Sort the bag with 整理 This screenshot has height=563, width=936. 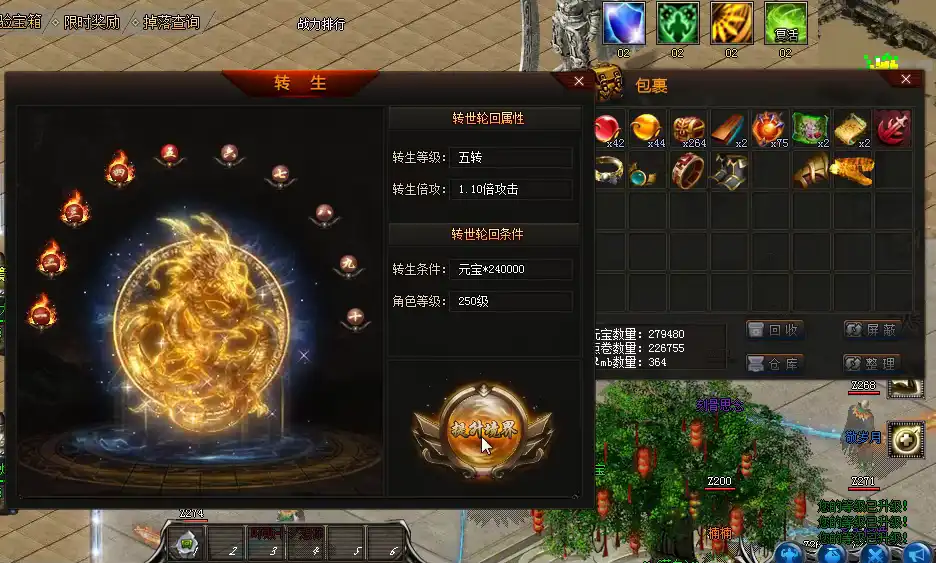872,363
